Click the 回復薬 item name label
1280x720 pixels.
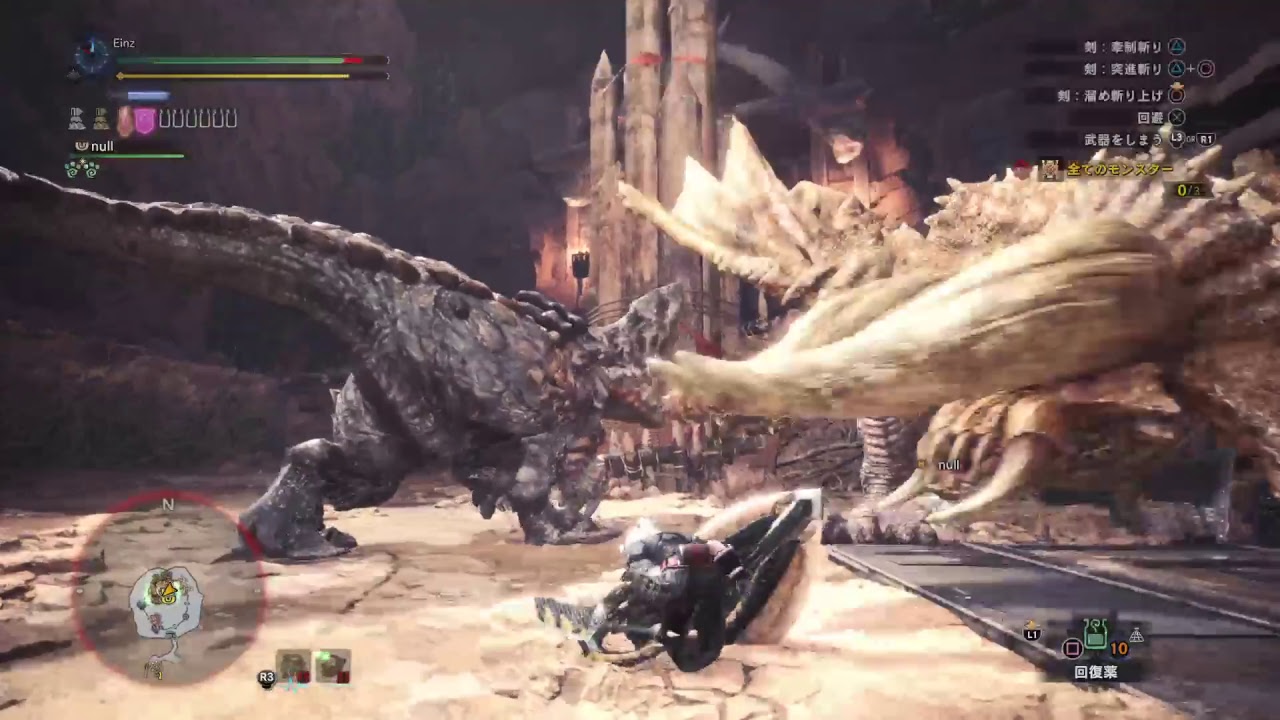pos(1096,671)
